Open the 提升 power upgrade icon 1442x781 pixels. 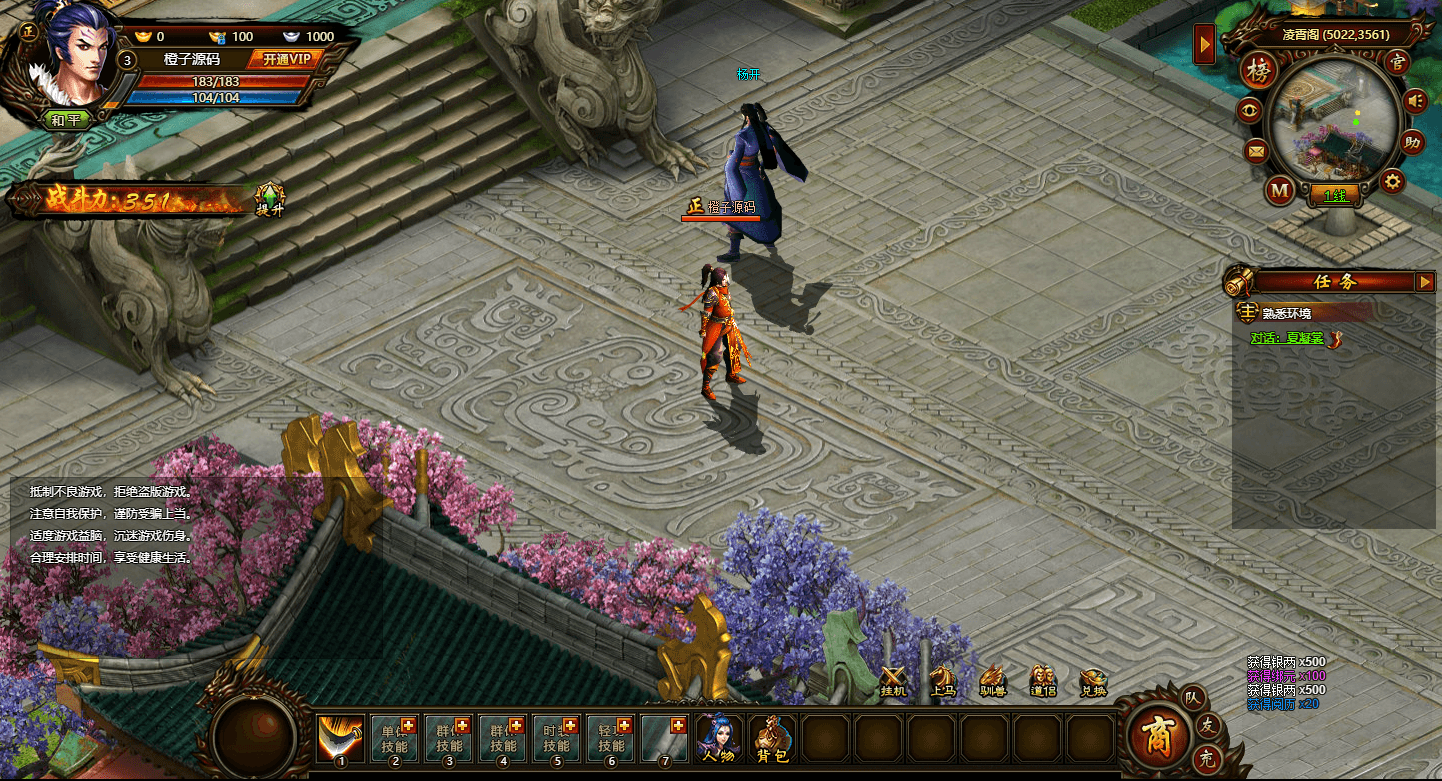(270, 199)
